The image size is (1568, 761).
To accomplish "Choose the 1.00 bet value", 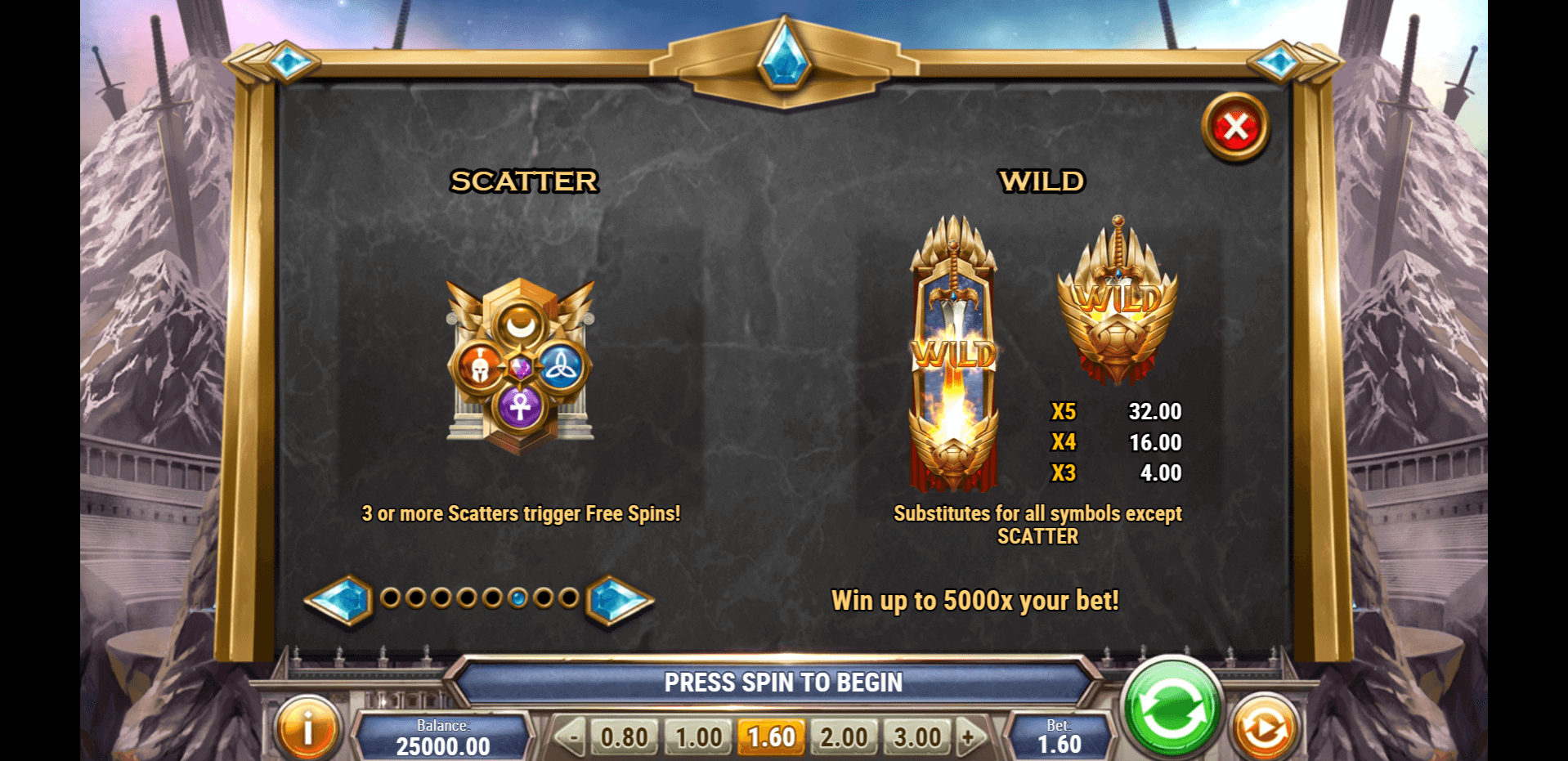I will 698,737.
